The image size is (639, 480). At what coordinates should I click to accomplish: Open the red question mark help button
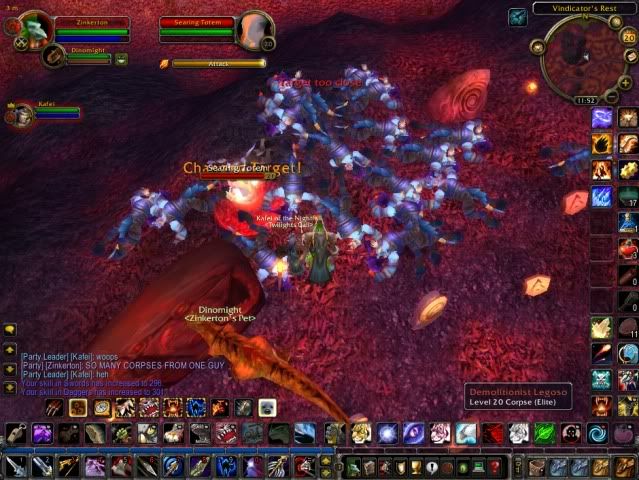click(x=494, y=467)
